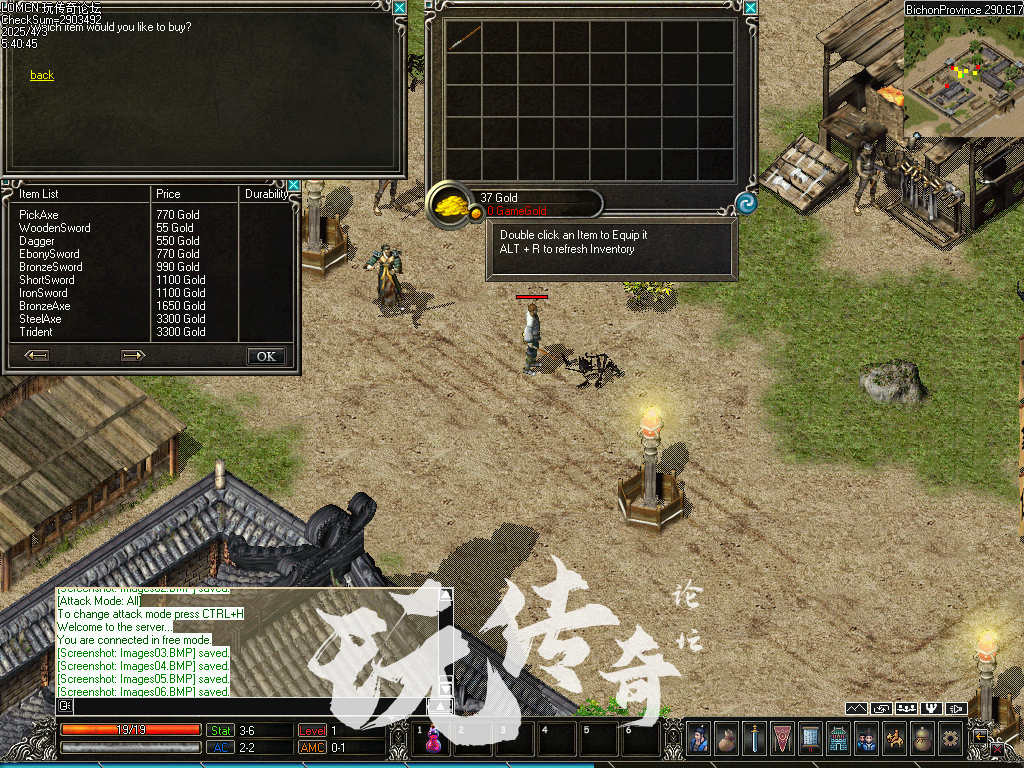Open the gear settings icon
This screenshot has width=1024, height=768.
pos(950,739)
